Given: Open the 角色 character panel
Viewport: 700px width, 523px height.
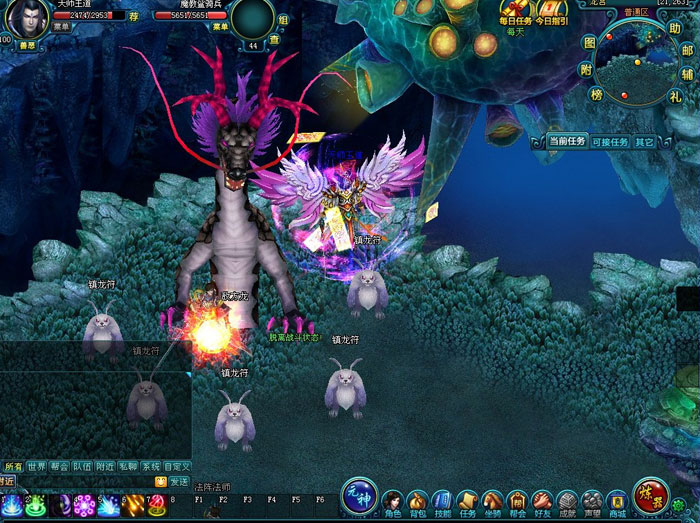Looking at the screenshot, I should point(393,501).
